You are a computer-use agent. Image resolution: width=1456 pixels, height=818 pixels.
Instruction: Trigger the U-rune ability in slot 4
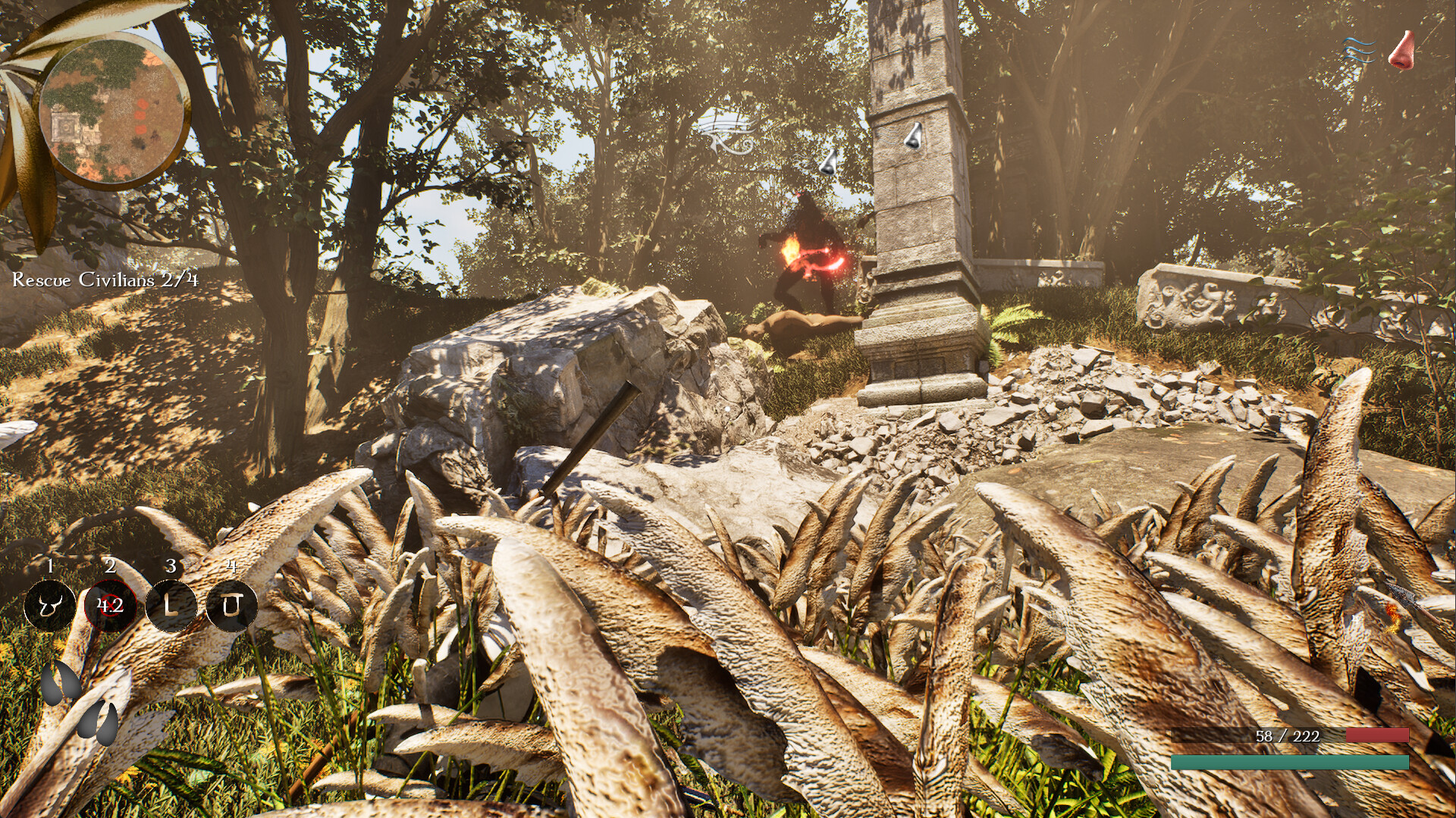pos(232,606)
